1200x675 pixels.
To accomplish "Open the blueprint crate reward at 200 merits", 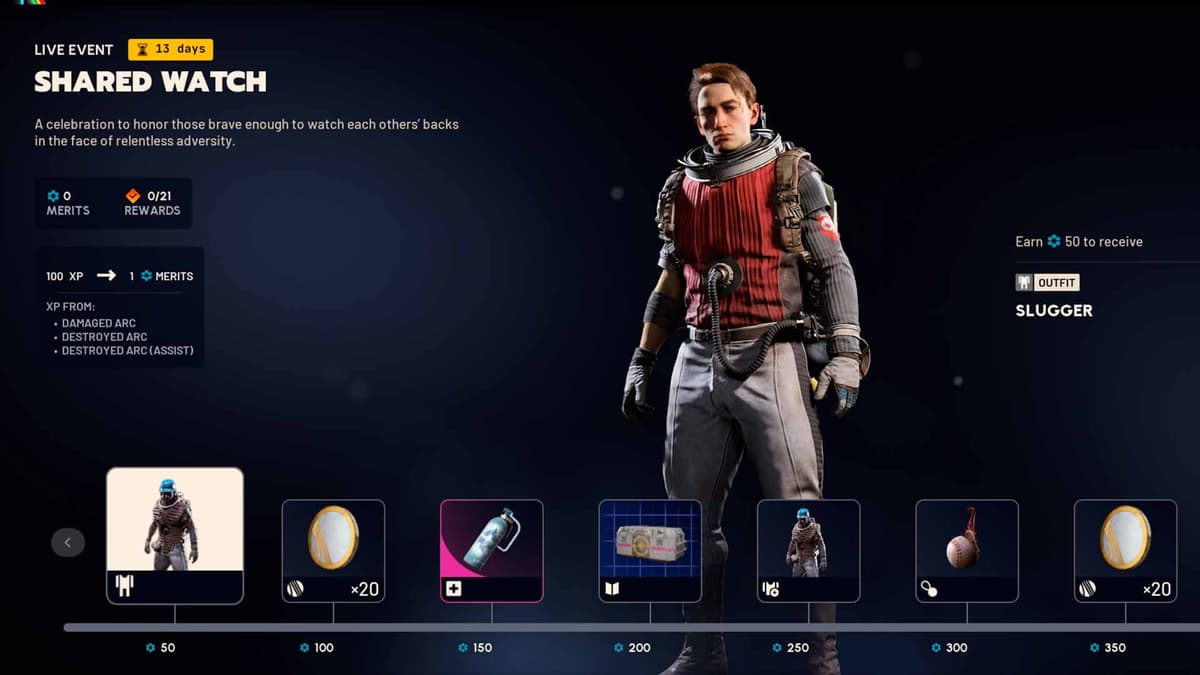I will [650, 550].
